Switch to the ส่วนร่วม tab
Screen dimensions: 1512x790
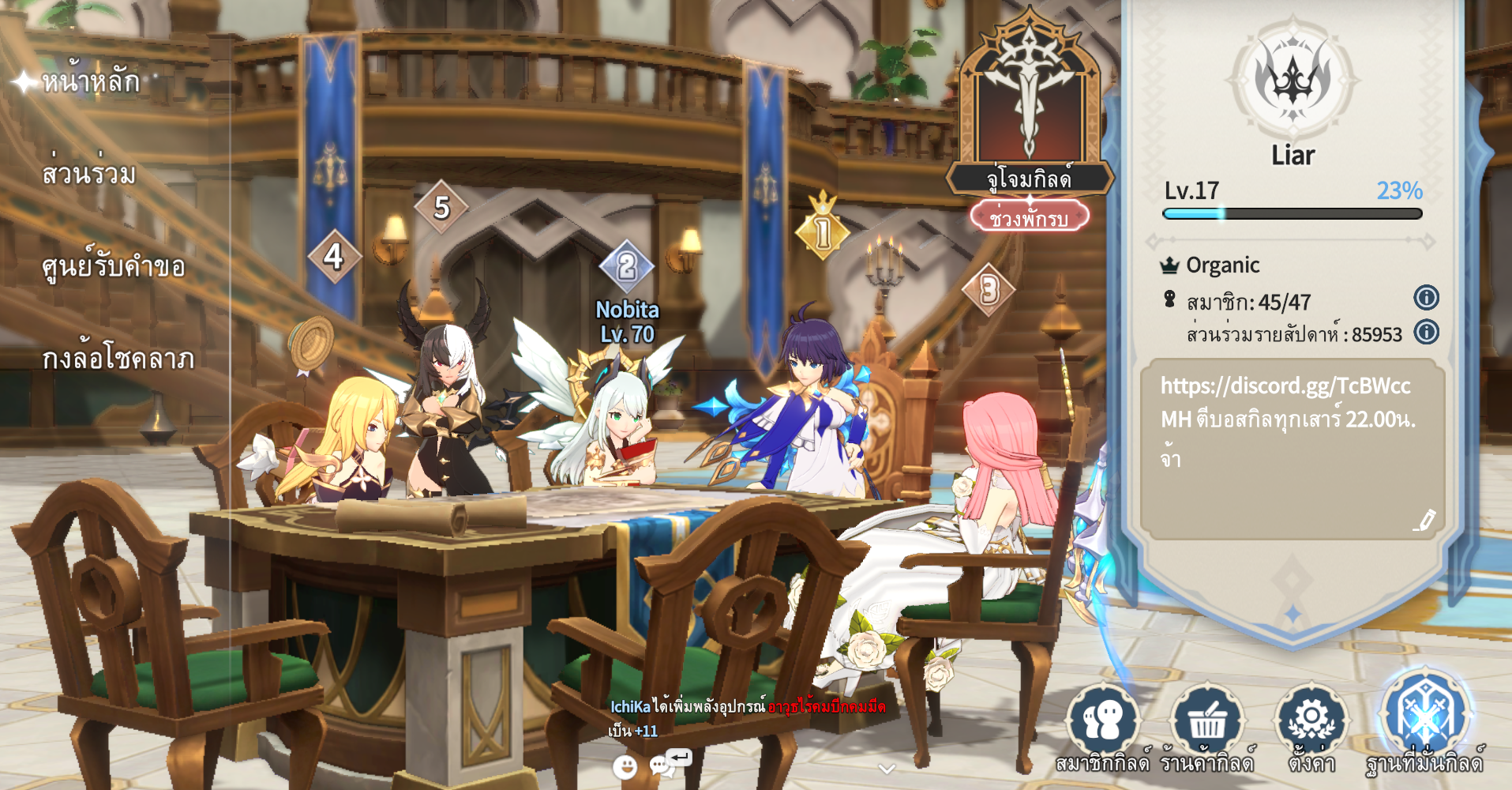click(88, 174)
